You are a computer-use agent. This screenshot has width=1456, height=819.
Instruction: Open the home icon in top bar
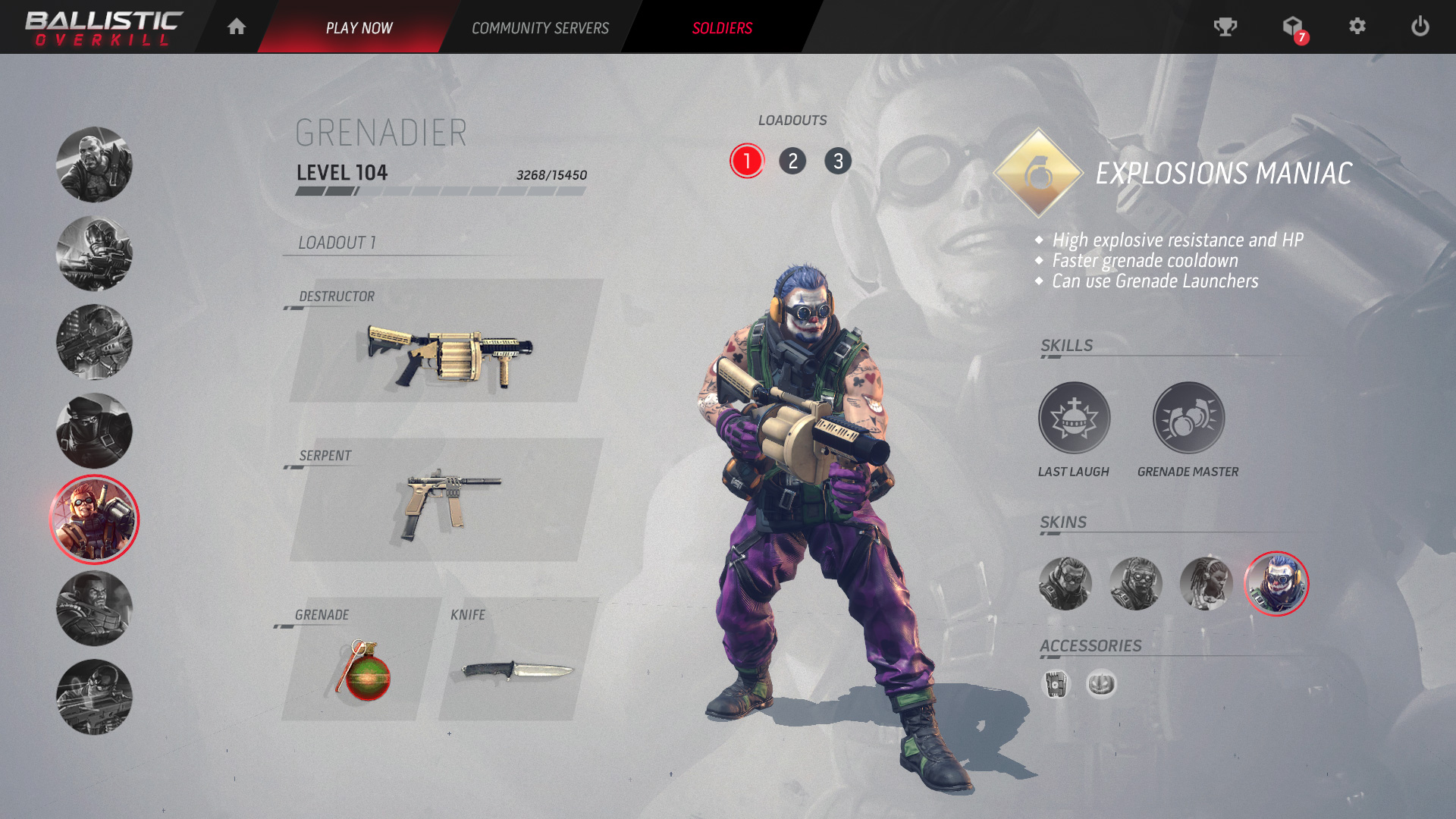point(236,27)
